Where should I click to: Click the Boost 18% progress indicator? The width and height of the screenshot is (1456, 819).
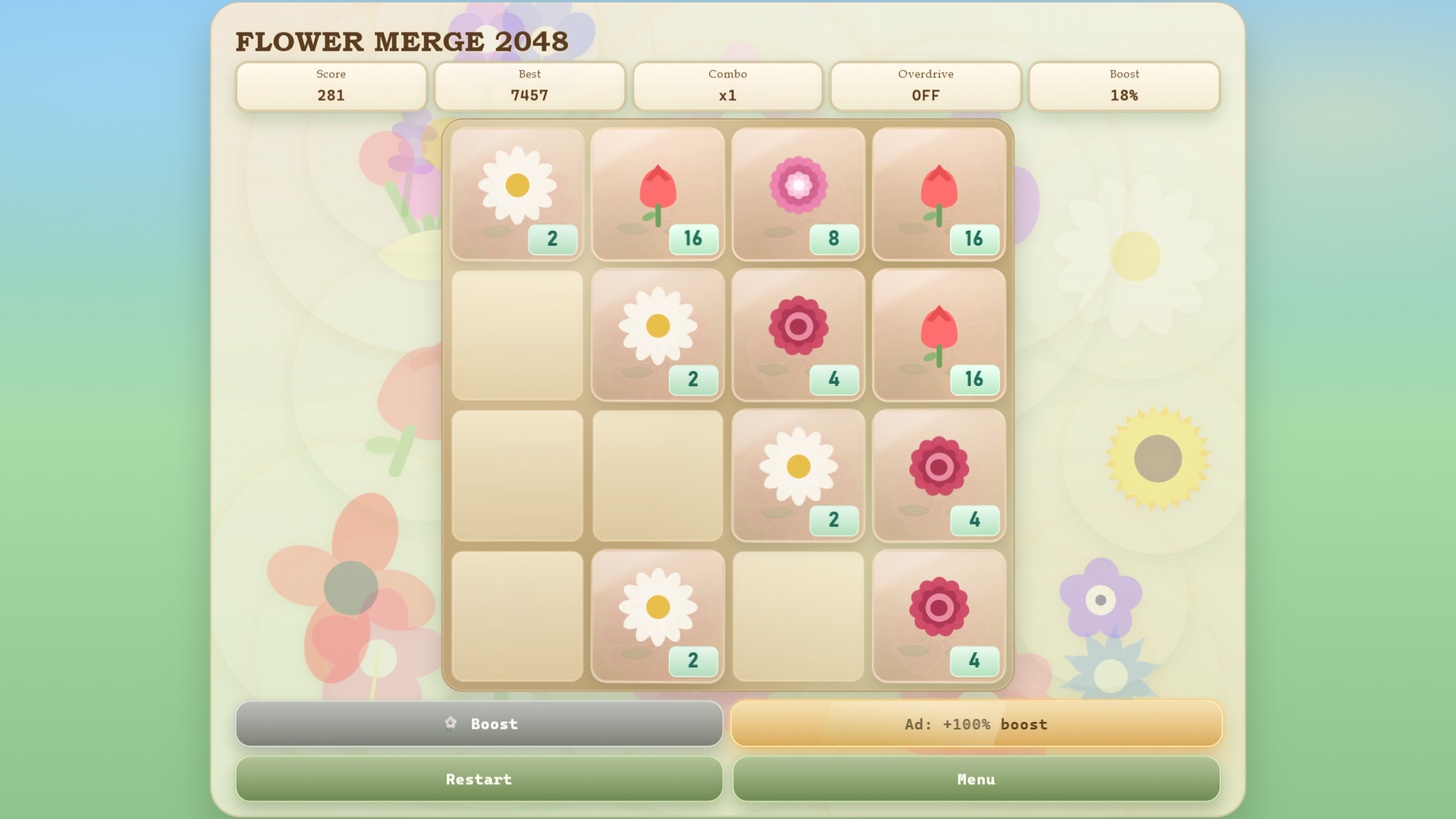(1123, 86)
